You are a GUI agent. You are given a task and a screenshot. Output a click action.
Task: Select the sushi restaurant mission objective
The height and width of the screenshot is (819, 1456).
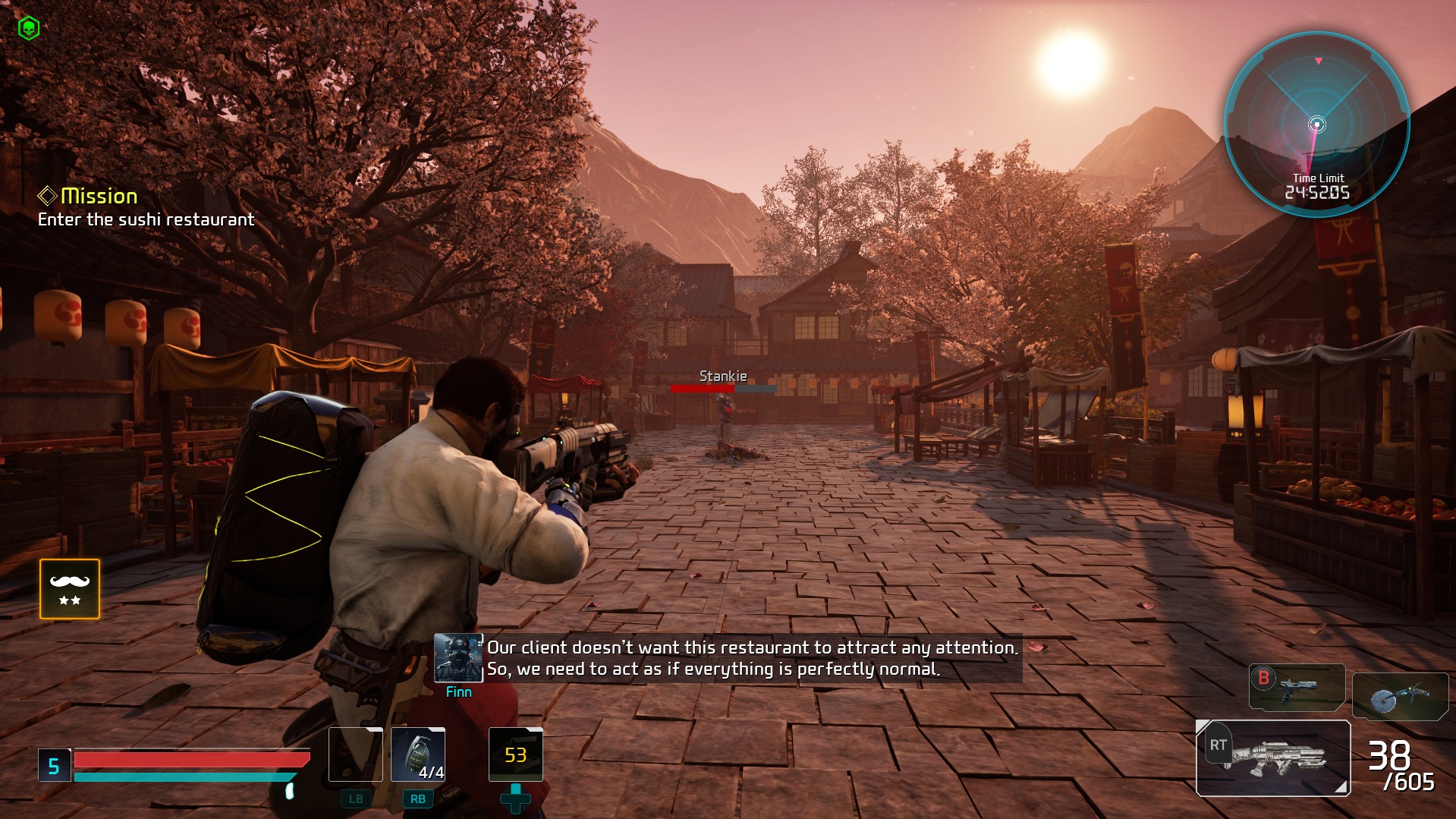(146, 219)
